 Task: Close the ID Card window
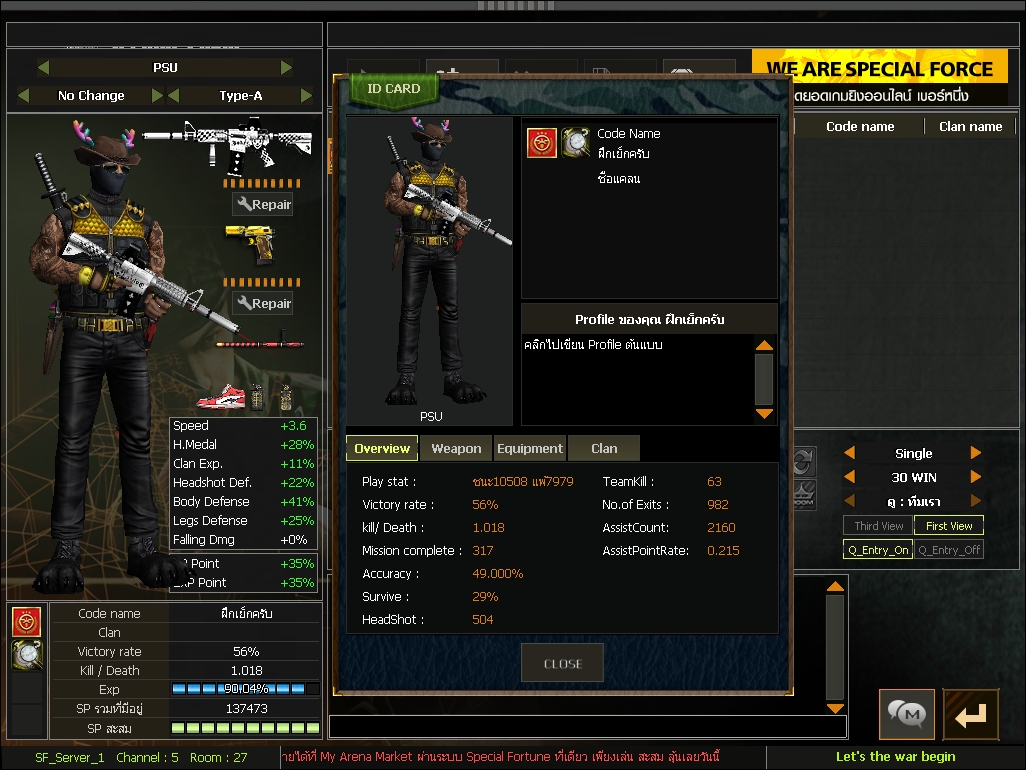562,663
